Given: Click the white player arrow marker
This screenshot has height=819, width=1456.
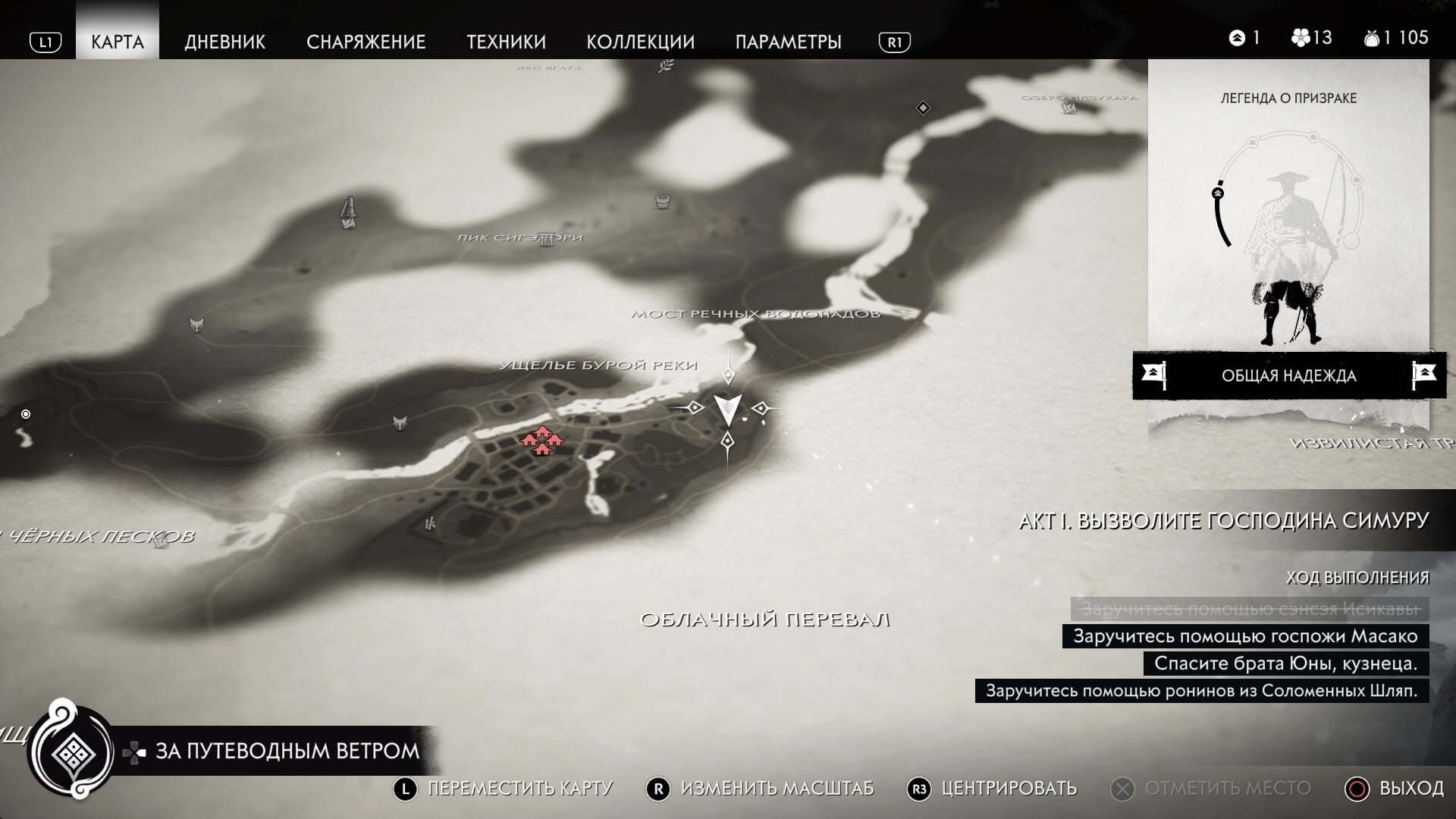Looking at the screenshot, I should [x=728, y=409].
